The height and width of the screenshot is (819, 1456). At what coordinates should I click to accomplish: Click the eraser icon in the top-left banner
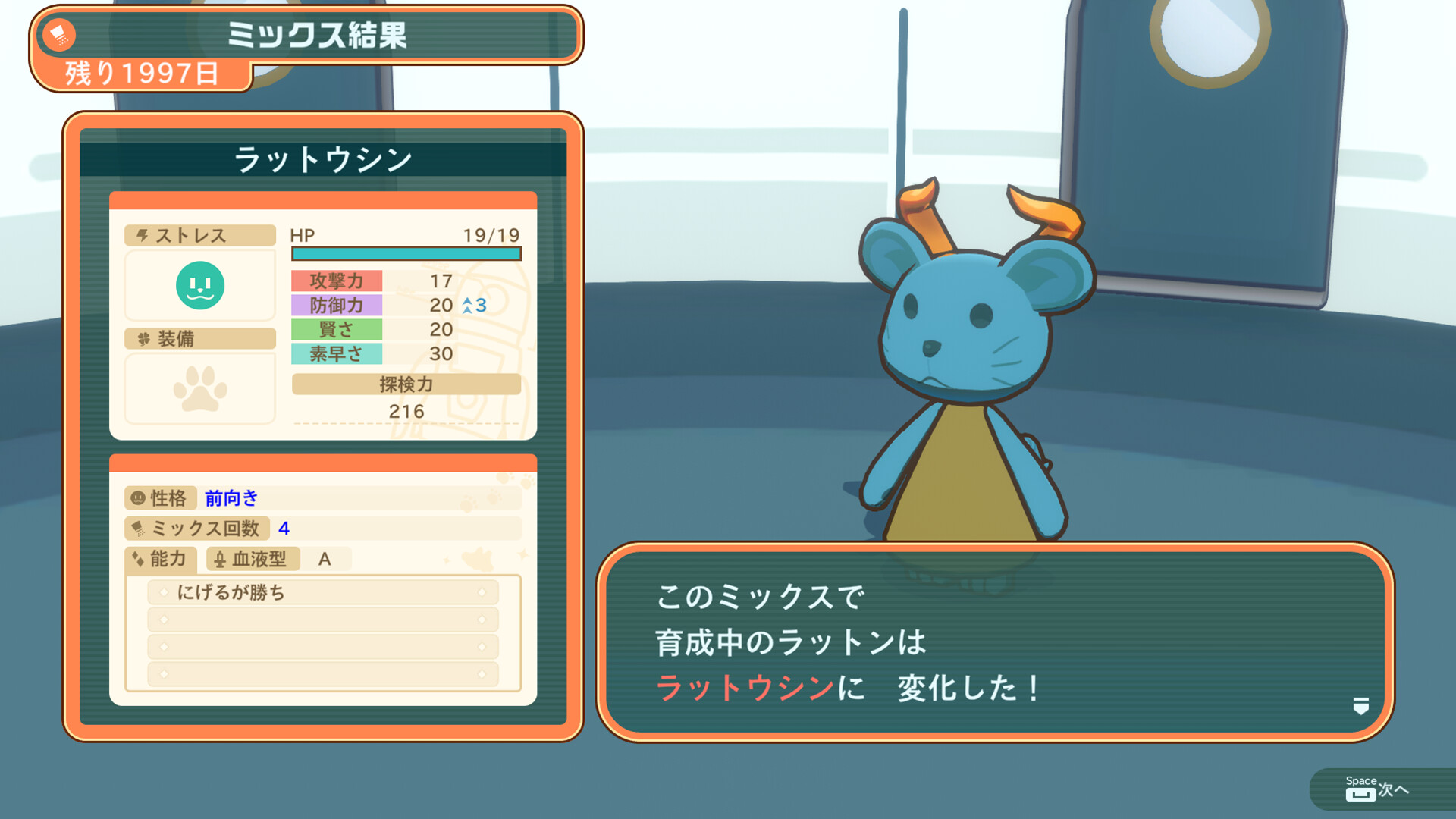tap(59, 36)
